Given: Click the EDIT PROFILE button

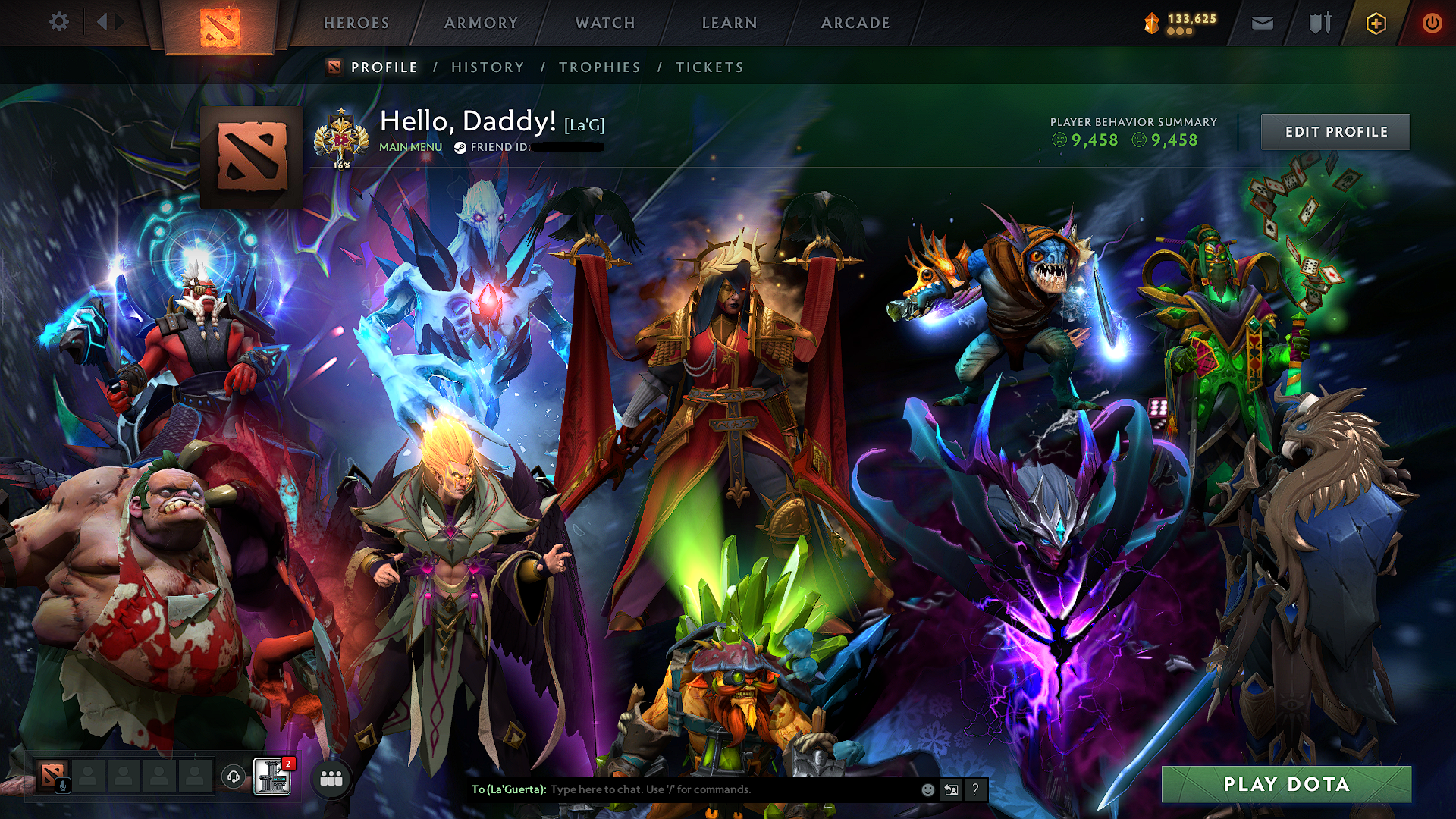Looking at the screenshot, I should click(1335, 131).
